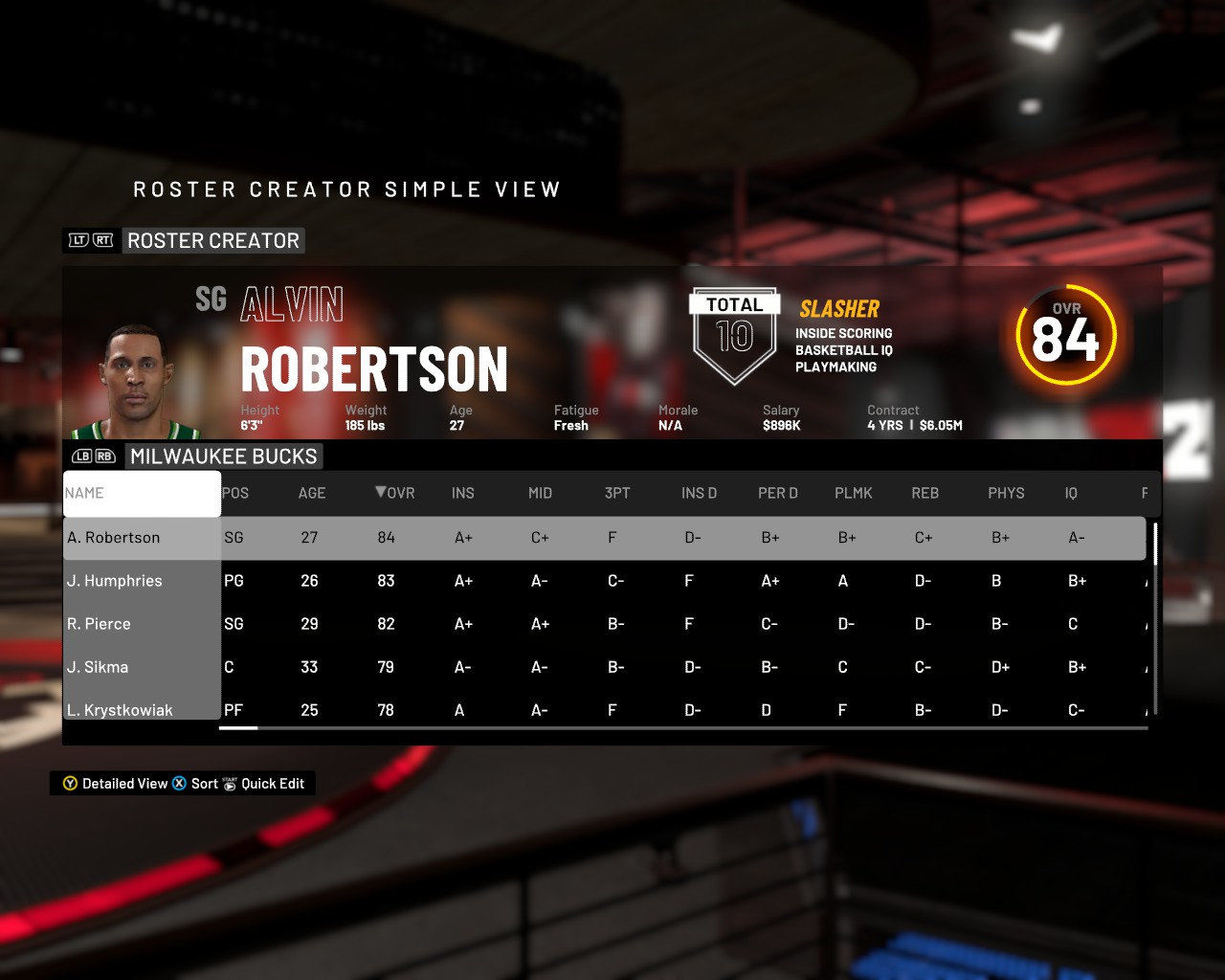Click the 3PT column header
The height and width of the screenshot is (980, 1225).
[x=617, y=493]
